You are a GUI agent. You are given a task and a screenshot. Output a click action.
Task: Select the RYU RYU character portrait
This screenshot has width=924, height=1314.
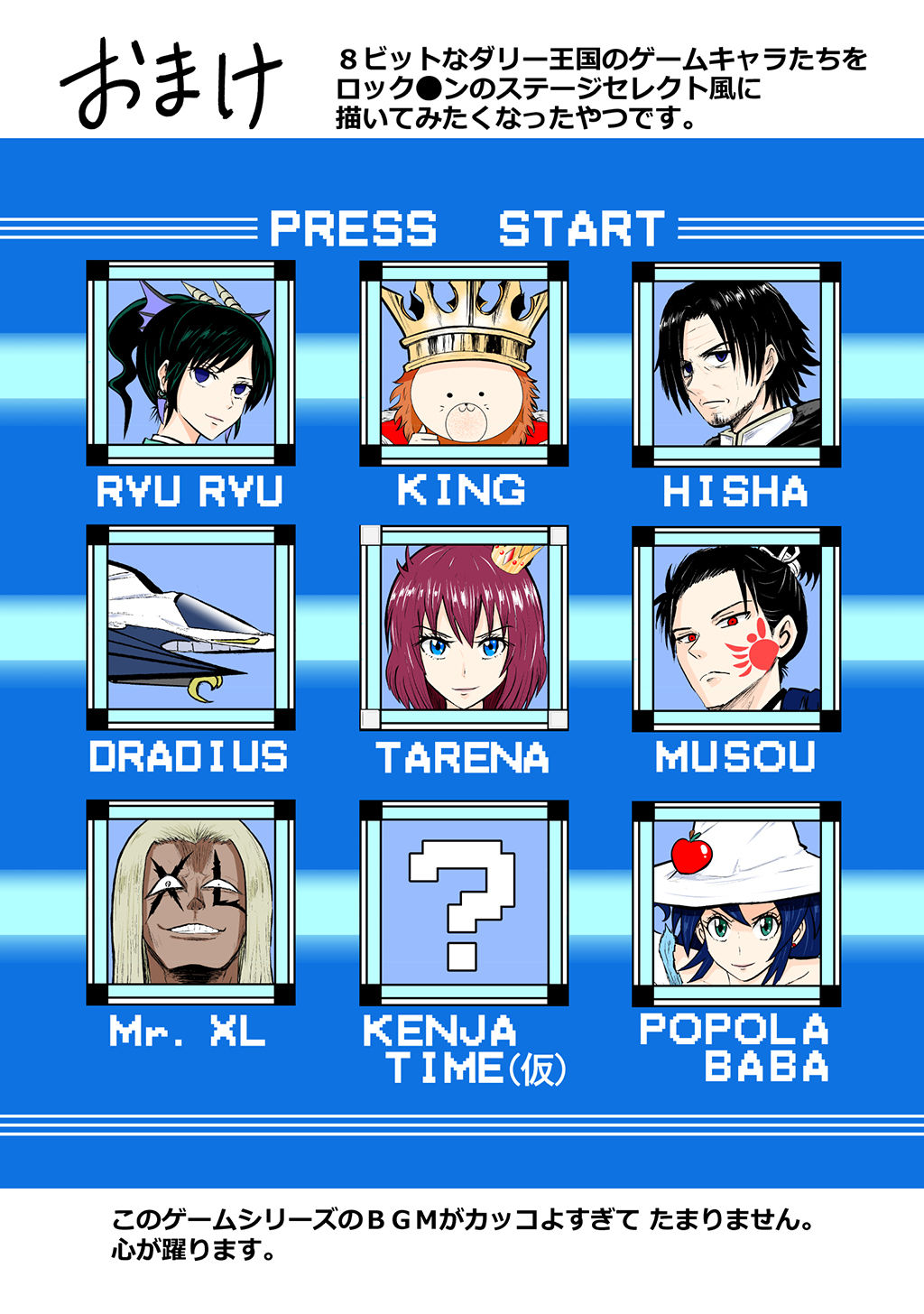point(190,363)
